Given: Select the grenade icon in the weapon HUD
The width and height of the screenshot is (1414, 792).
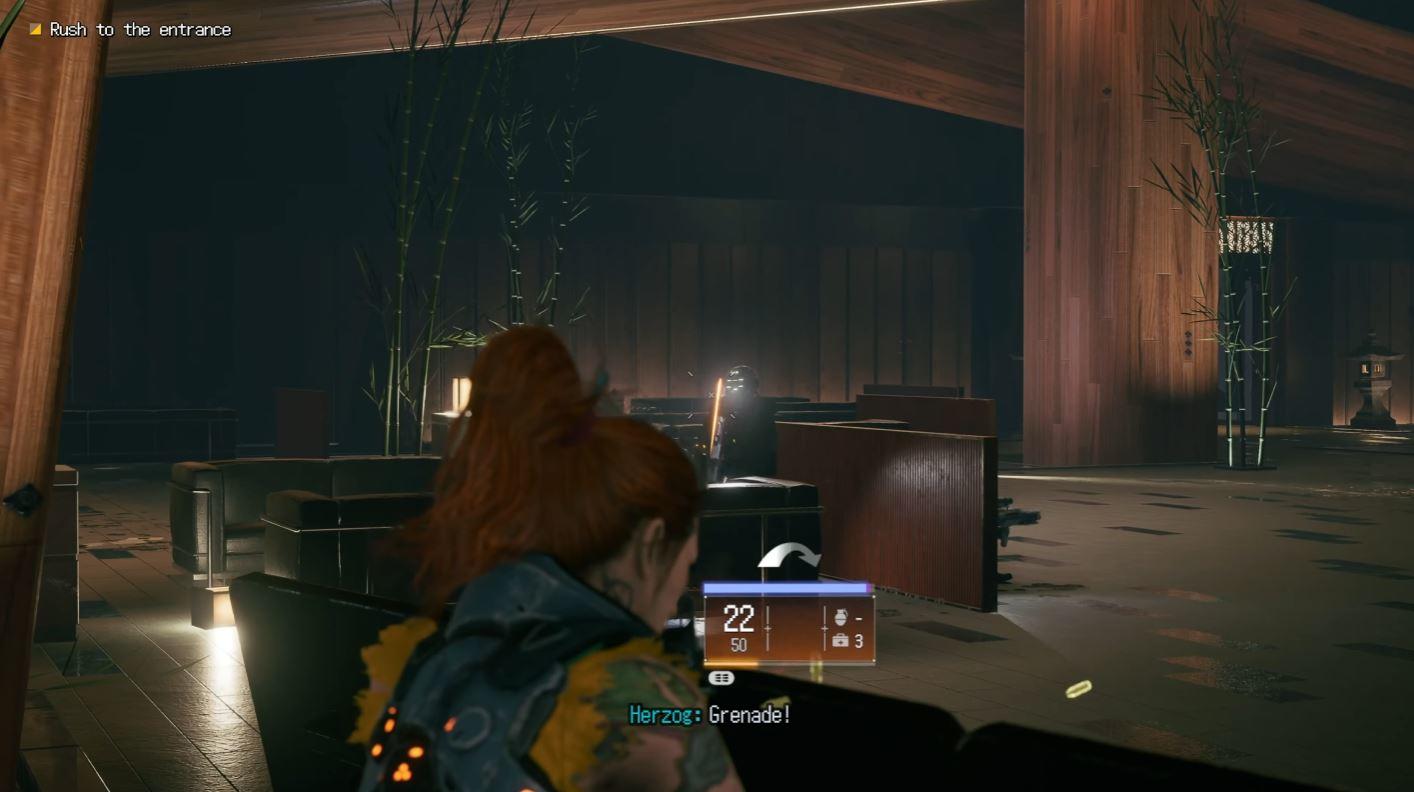Looking at the screenshot, I should pyautogui.click(x=840, y=617).
